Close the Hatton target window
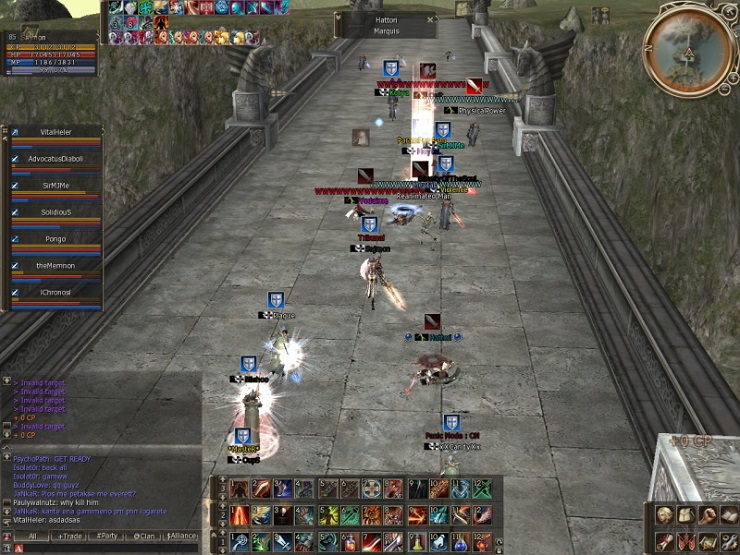This screenshot has height=555, width=740. coord(430,19)
